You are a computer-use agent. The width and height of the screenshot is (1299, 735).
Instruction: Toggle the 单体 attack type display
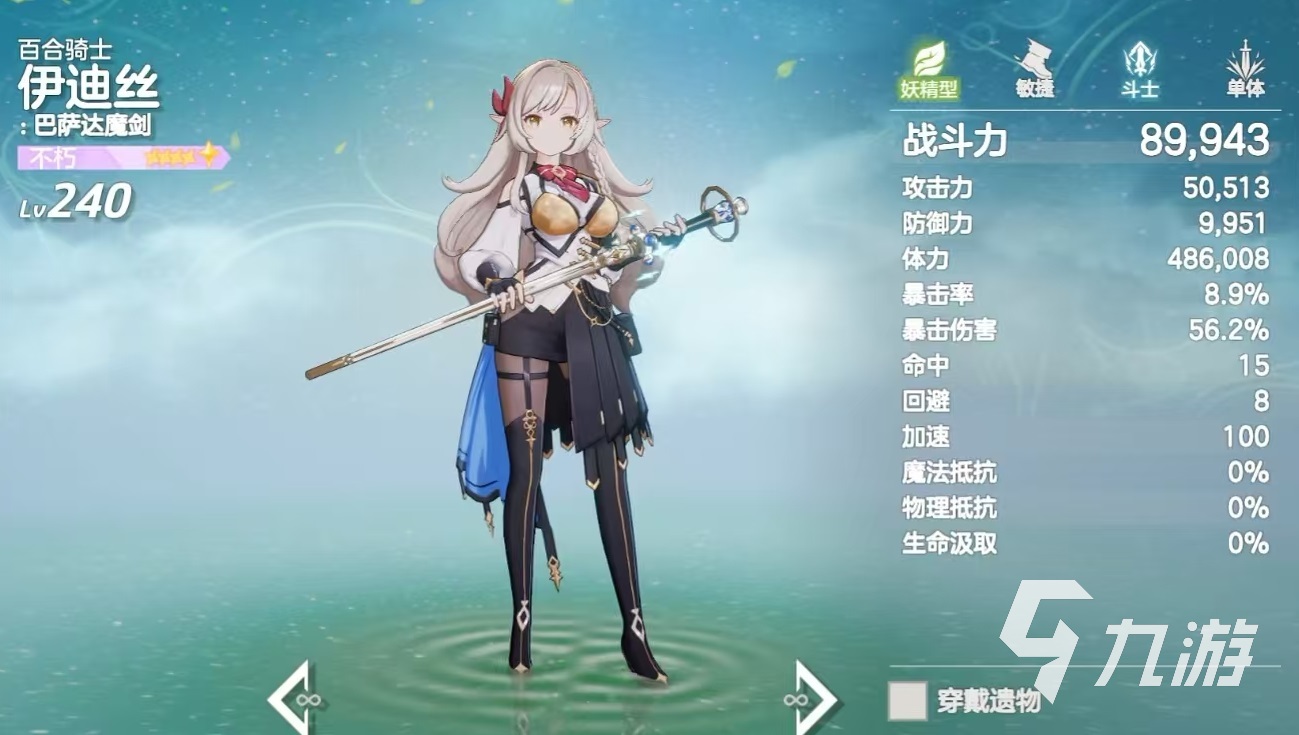pos(1246,88)
